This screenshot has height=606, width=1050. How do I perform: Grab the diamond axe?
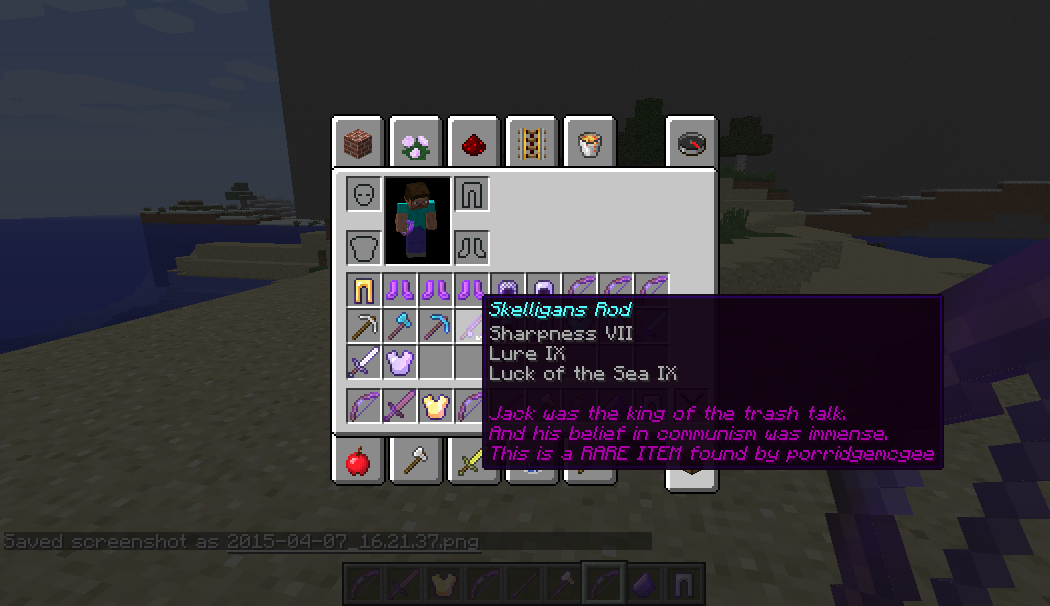point(400,327)
